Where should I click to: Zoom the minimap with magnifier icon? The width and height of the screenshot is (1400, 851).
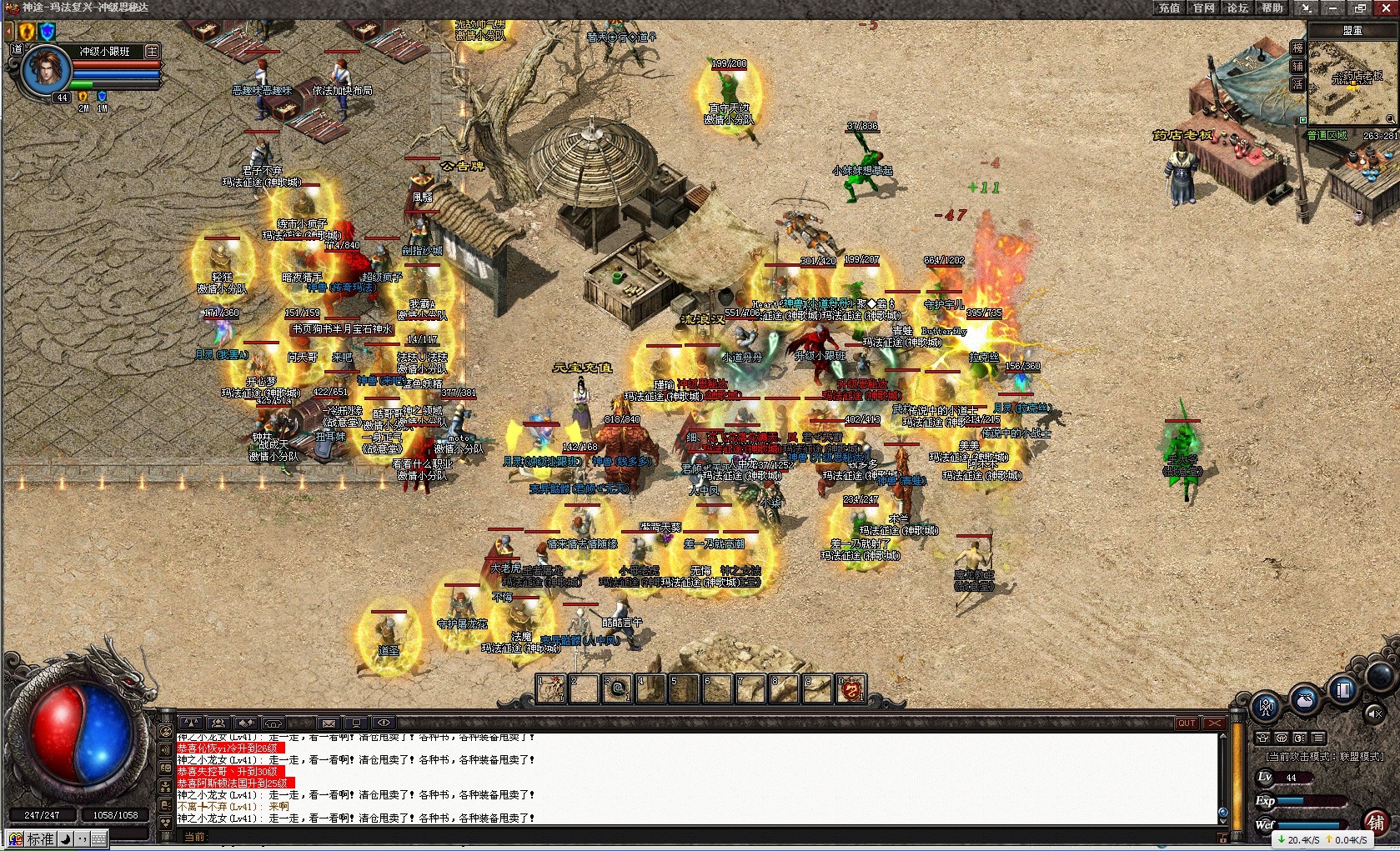click(1390, 119)
